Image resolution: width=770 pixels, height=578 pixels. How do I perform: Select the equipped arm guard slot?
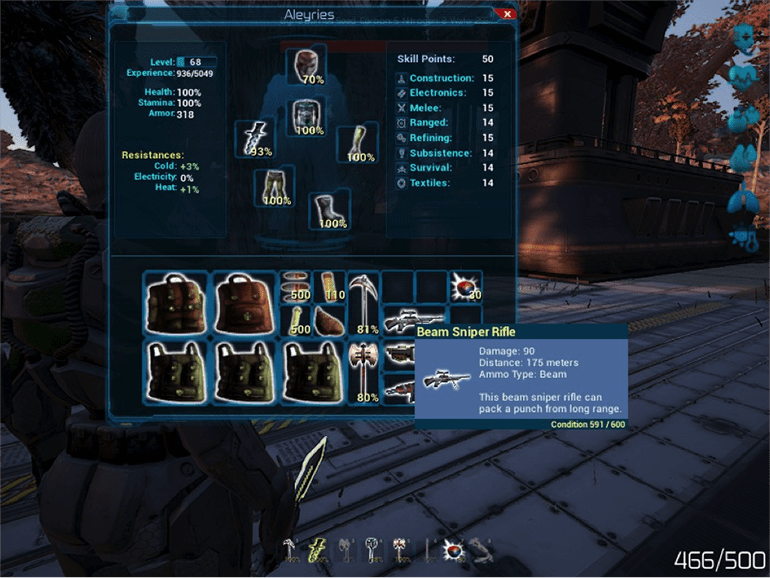pos(357,143)
